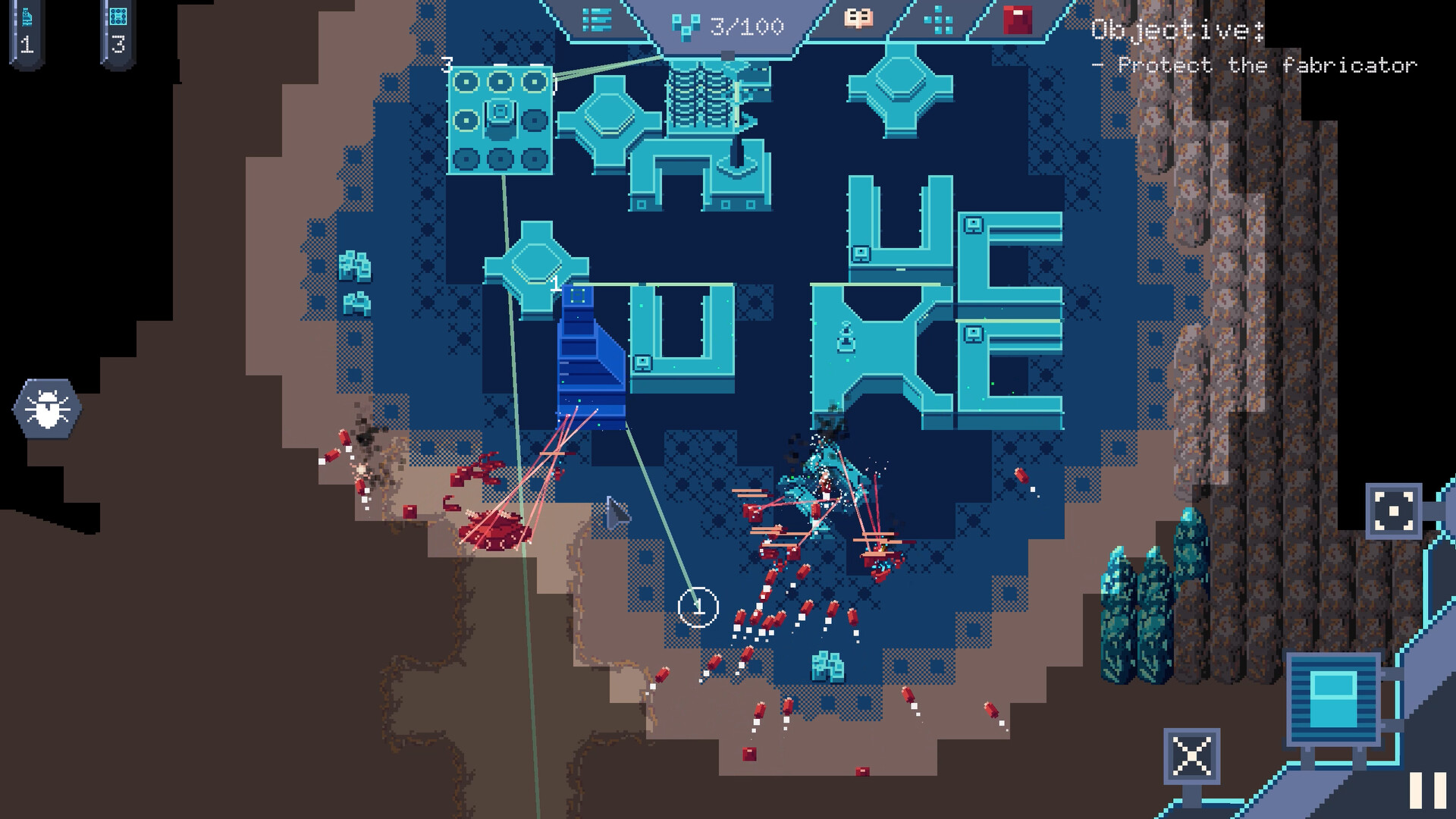The height and width of the screenshot is (819, 1456).
Task: Click the circled turret marked 1
Action: coord(698,607)
